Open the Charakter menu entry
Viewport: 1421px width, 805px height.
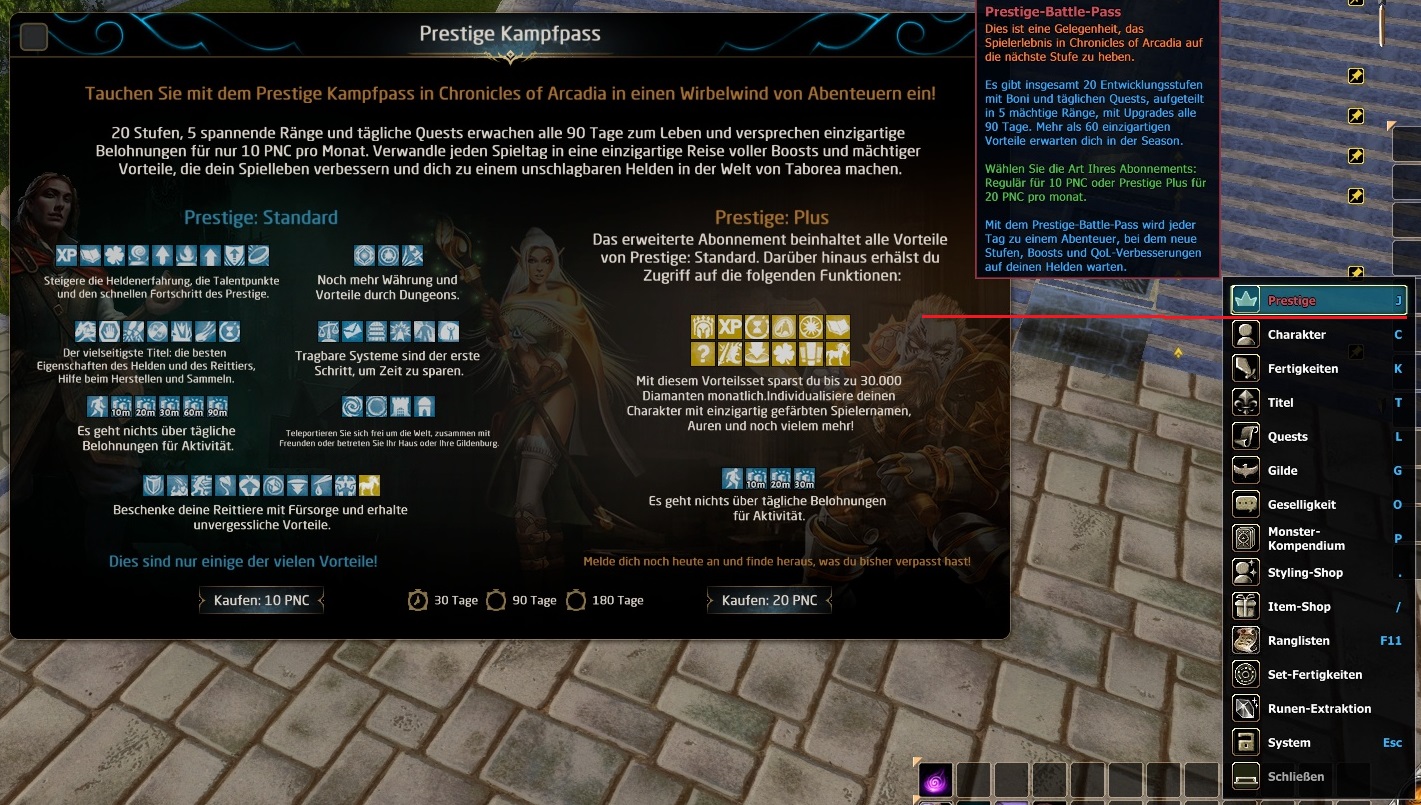click(x=1318, y=334)
